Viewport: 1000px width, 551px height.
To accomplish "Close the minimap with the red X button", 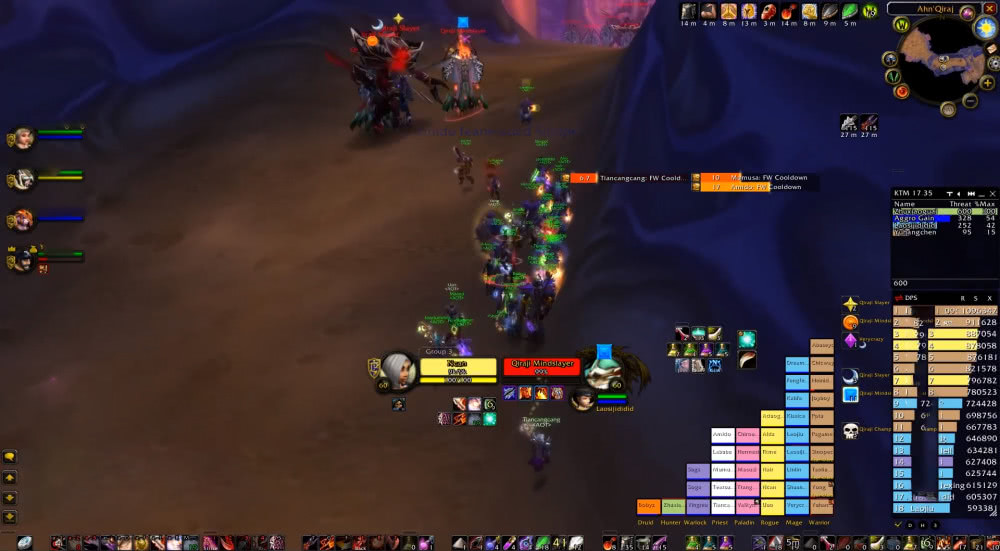I will [x=990, y=9].
